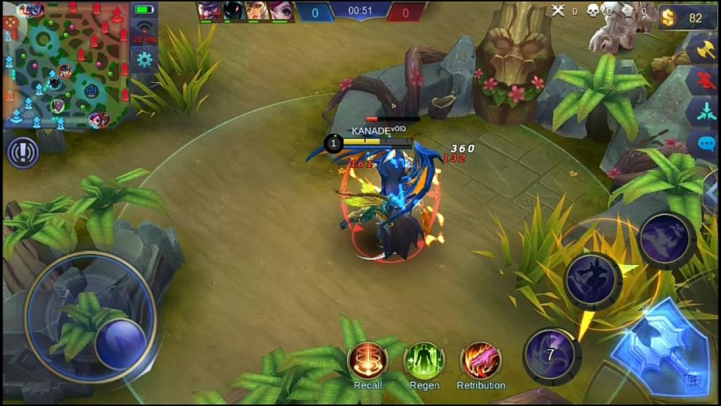Cast the Retribution battle spell
This screenshot has height=406, width=722.
pyautogui.click(x=481, y=361)
